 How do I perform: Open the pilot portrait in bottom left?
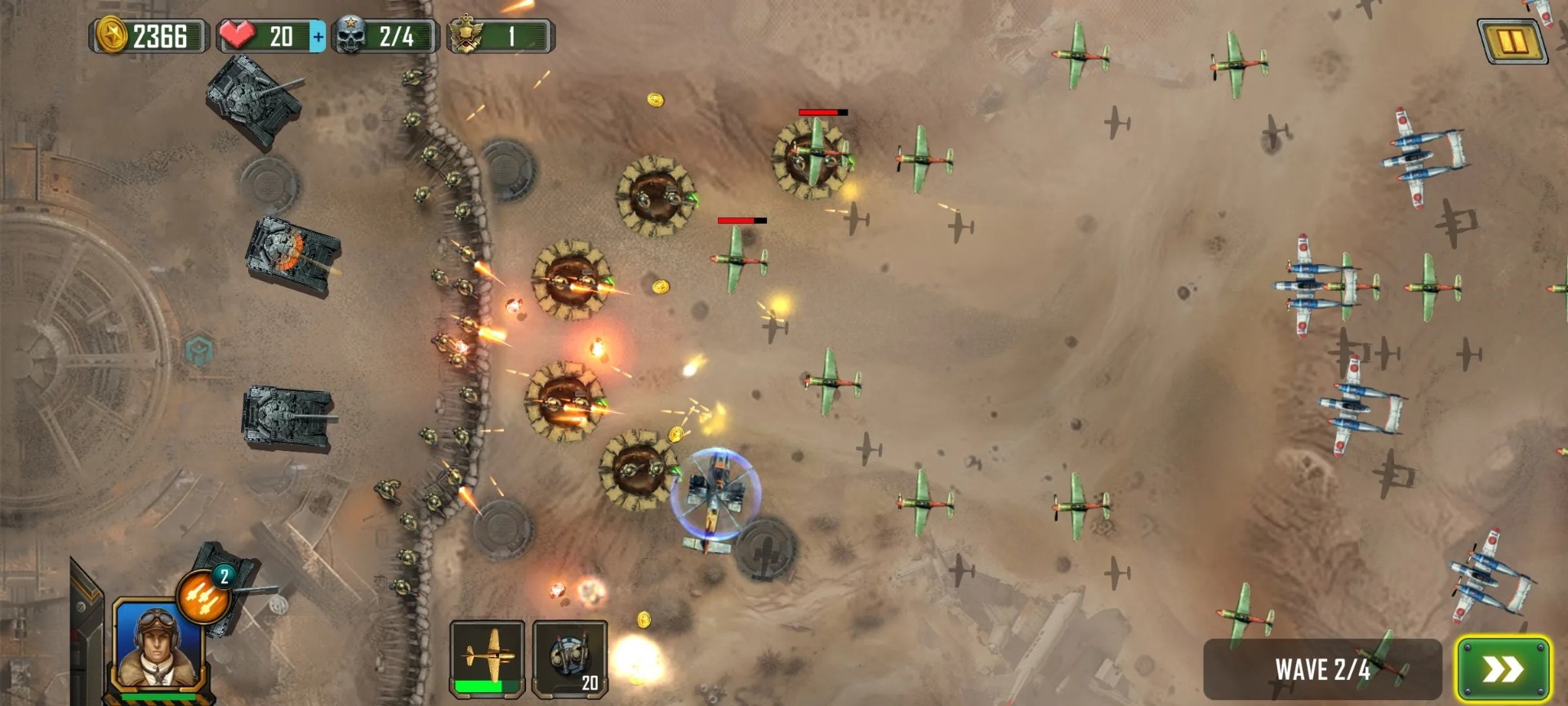(x=155, y=650)
